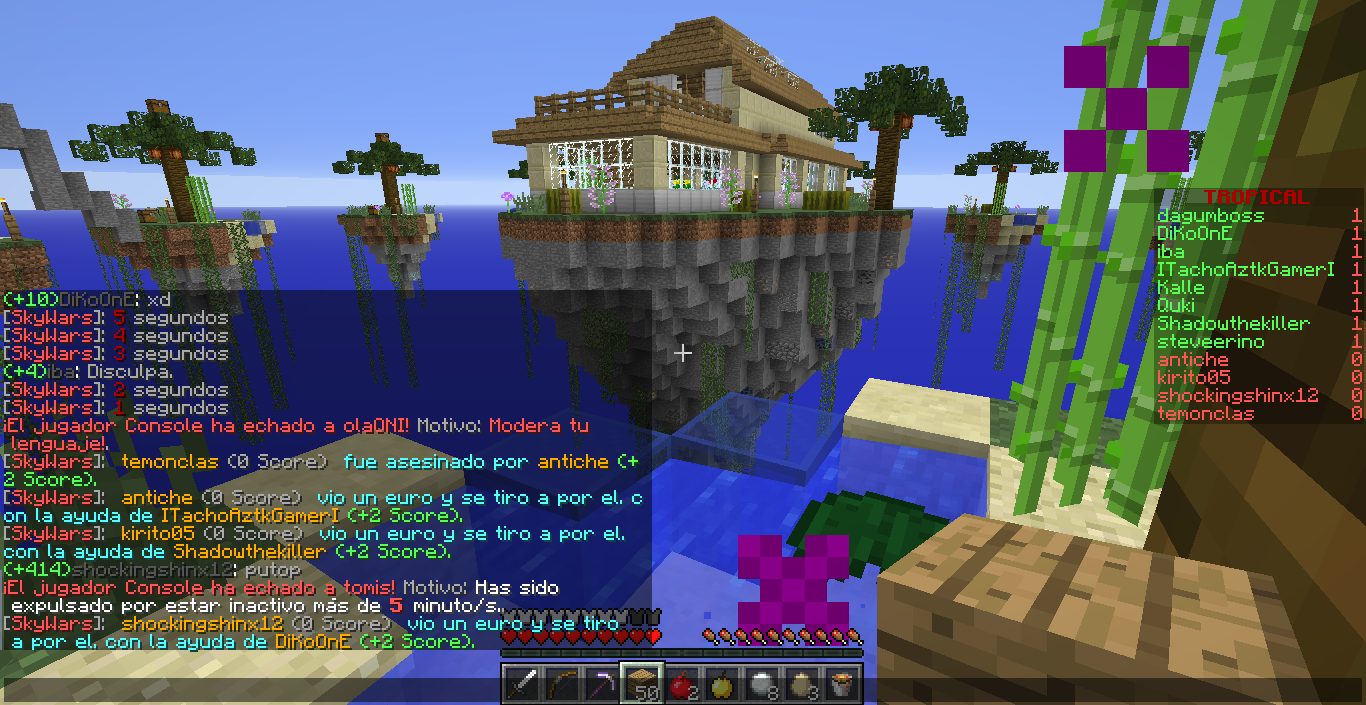Select the bow in the hotbar
1366x705 pixels.
pos(563,685)
